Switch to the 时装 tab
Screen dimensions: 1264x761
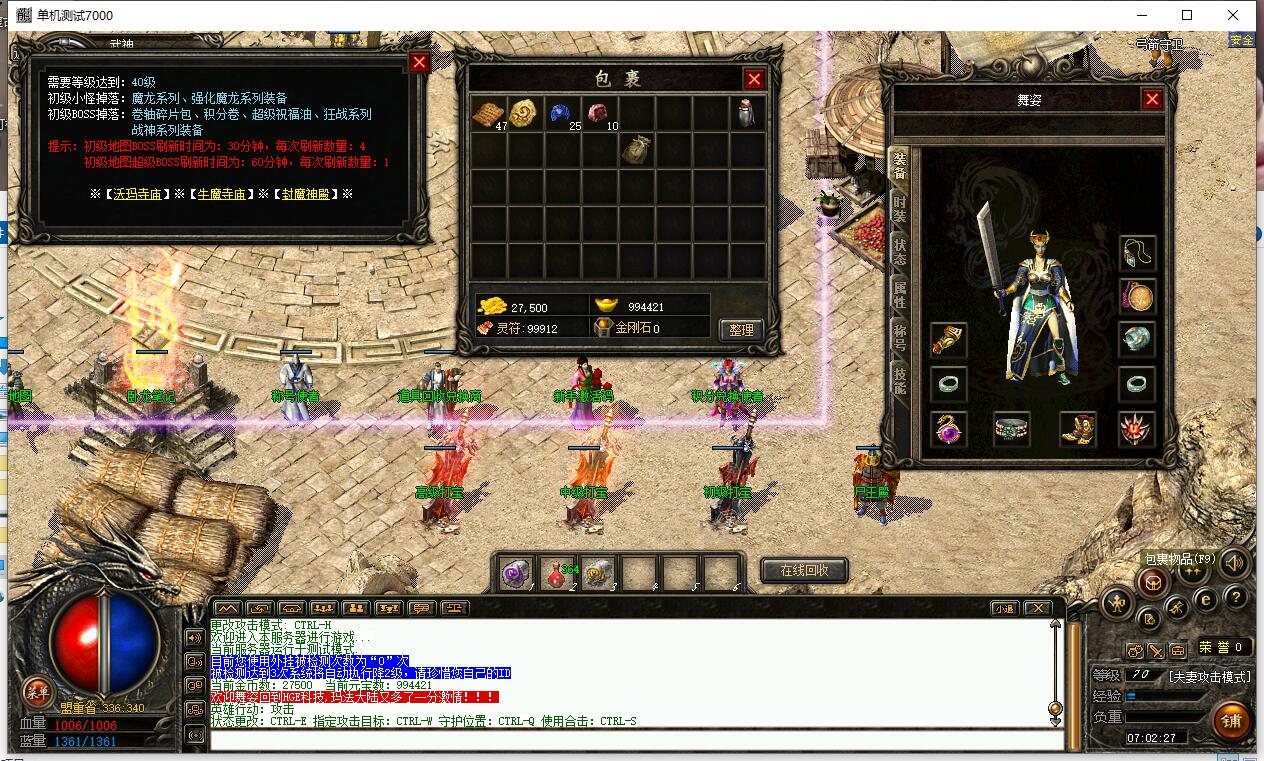coord(900,210)
